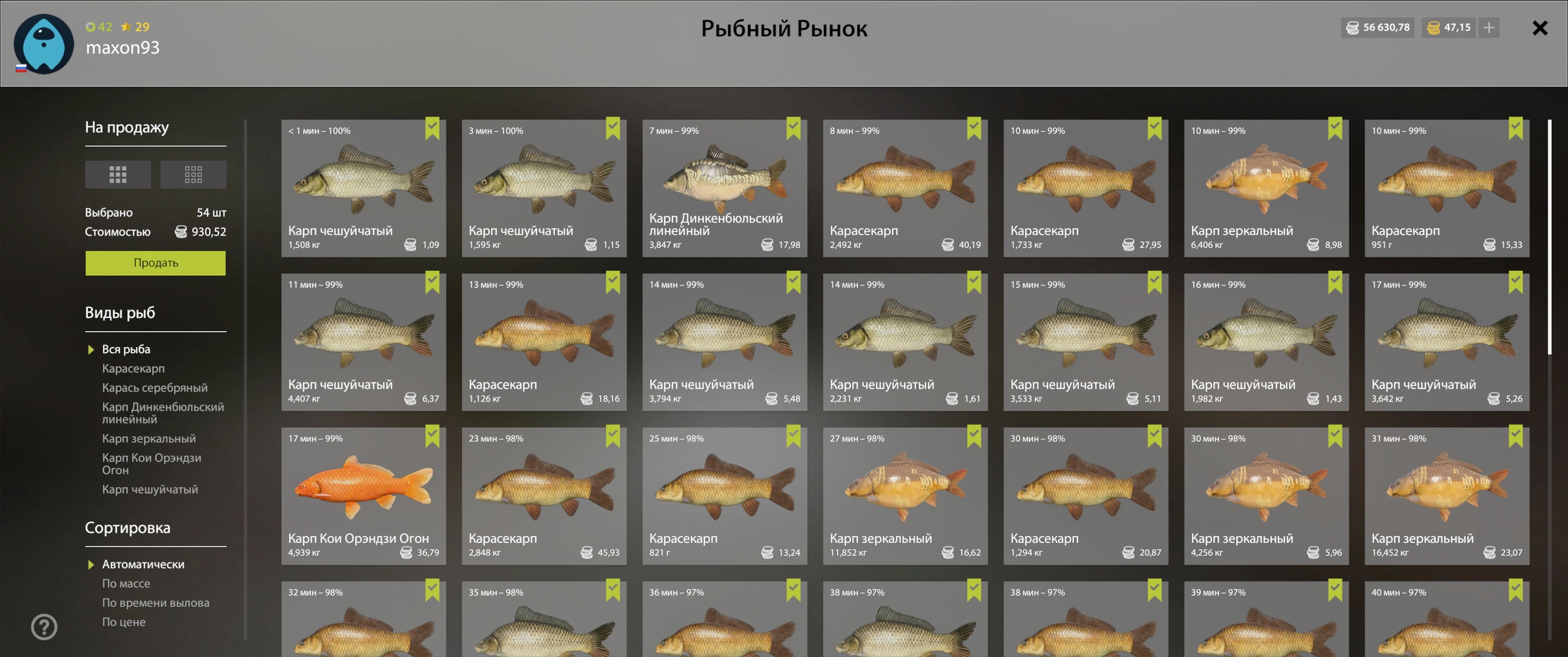
Task: Filter by Карп Динкенбюльский линейный species
Action: (x=162, y=413)
